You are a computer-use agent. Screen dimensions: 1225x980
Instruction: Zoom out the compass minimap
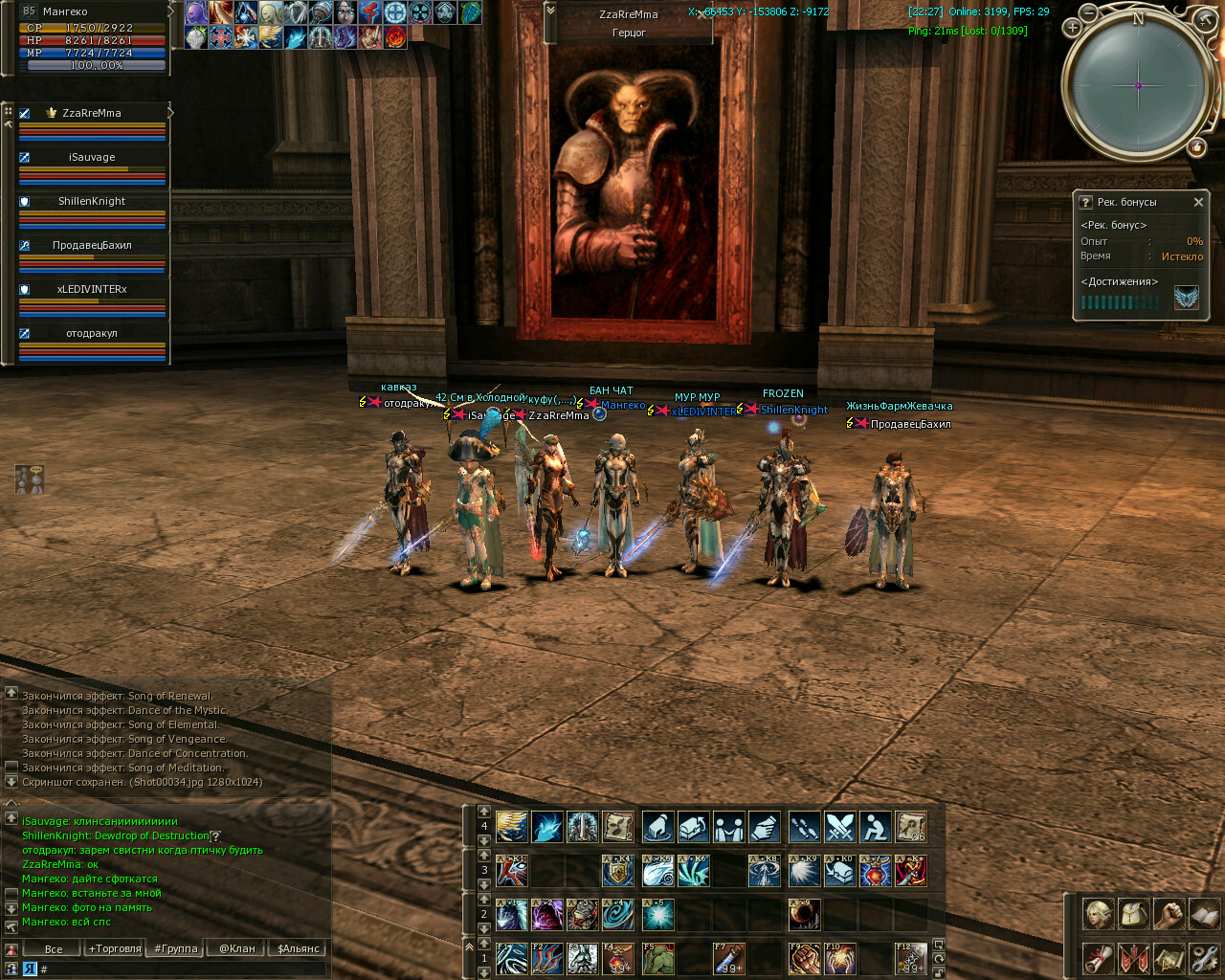[1089, 13]
